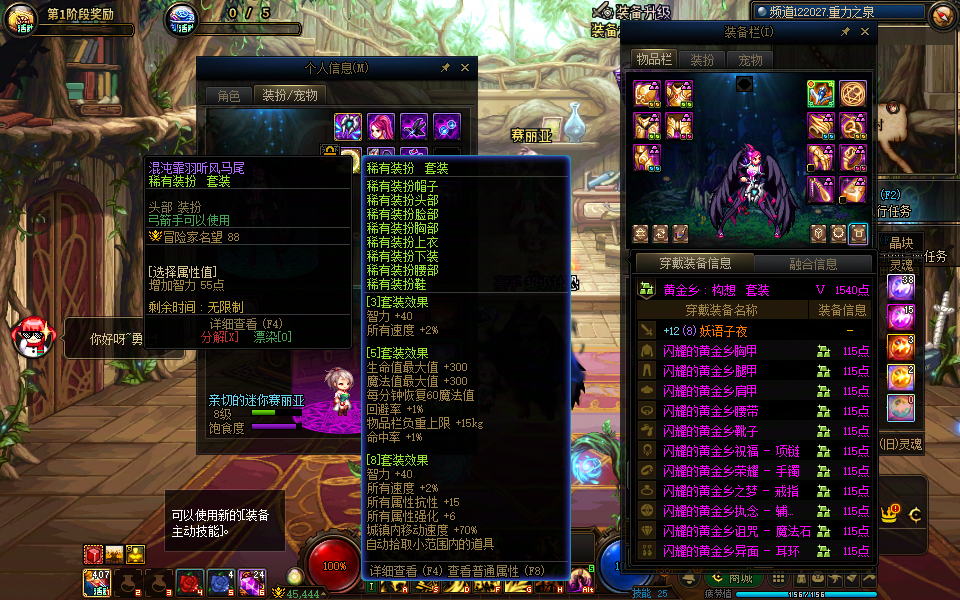Close the 装备栏 equipment window
The width and height of the screenshot is (960, 600).
pyautogui.click(x=864, y=32)
